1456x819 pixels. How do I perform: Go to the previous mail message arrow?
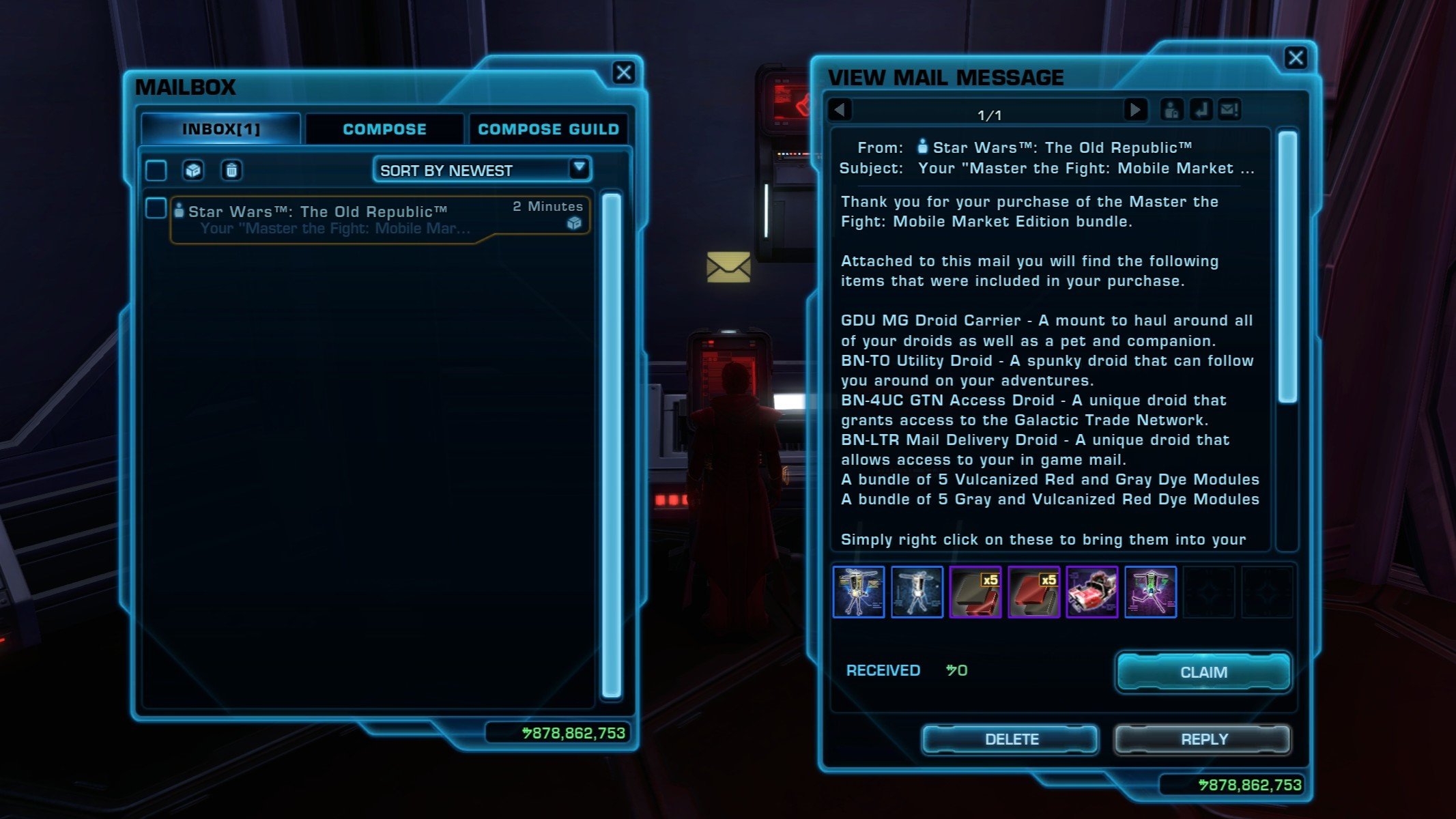tap(840, 110)
